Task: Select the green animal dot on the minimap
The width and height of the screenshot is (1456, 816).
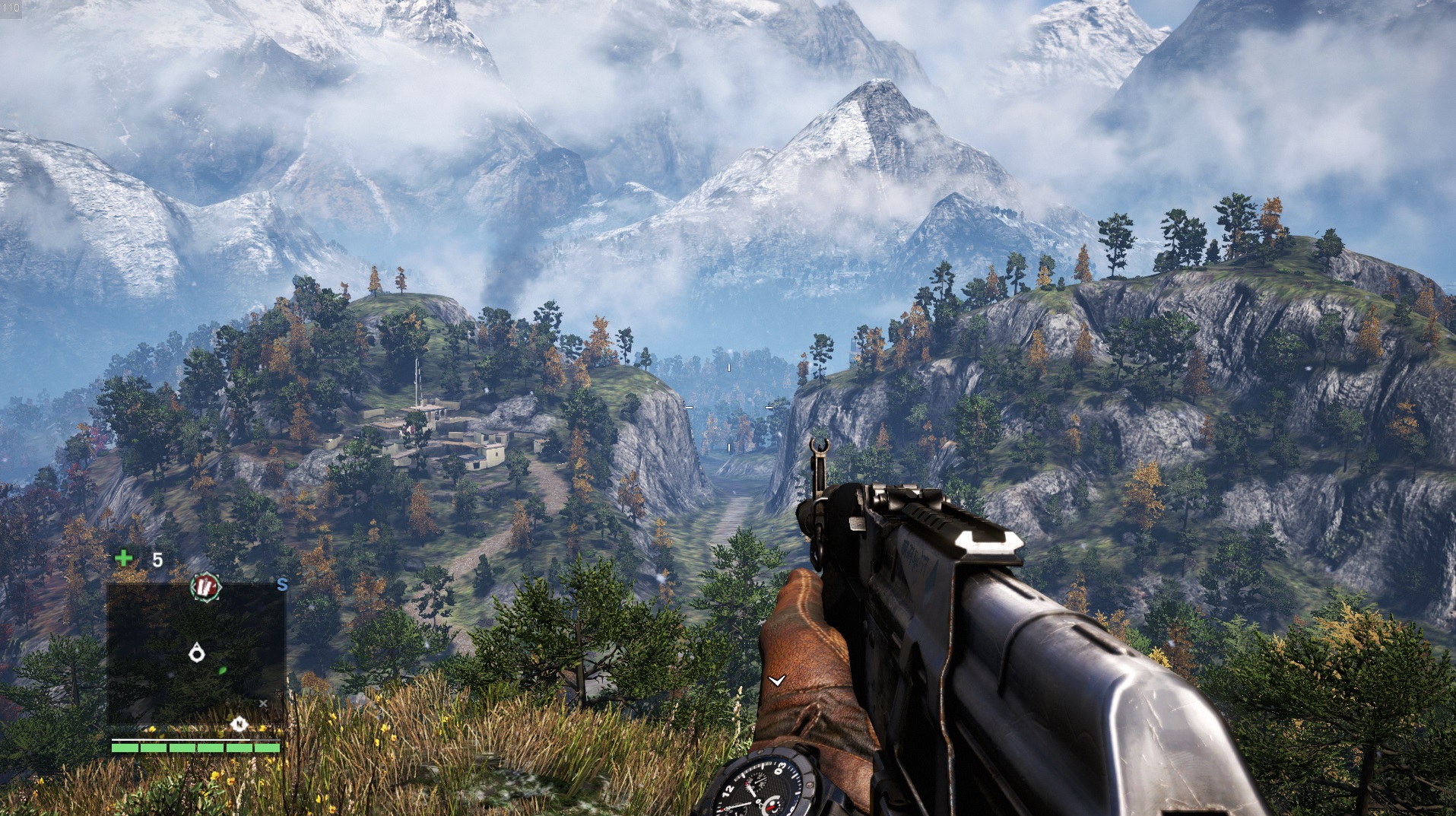Action: click(222, 672)
